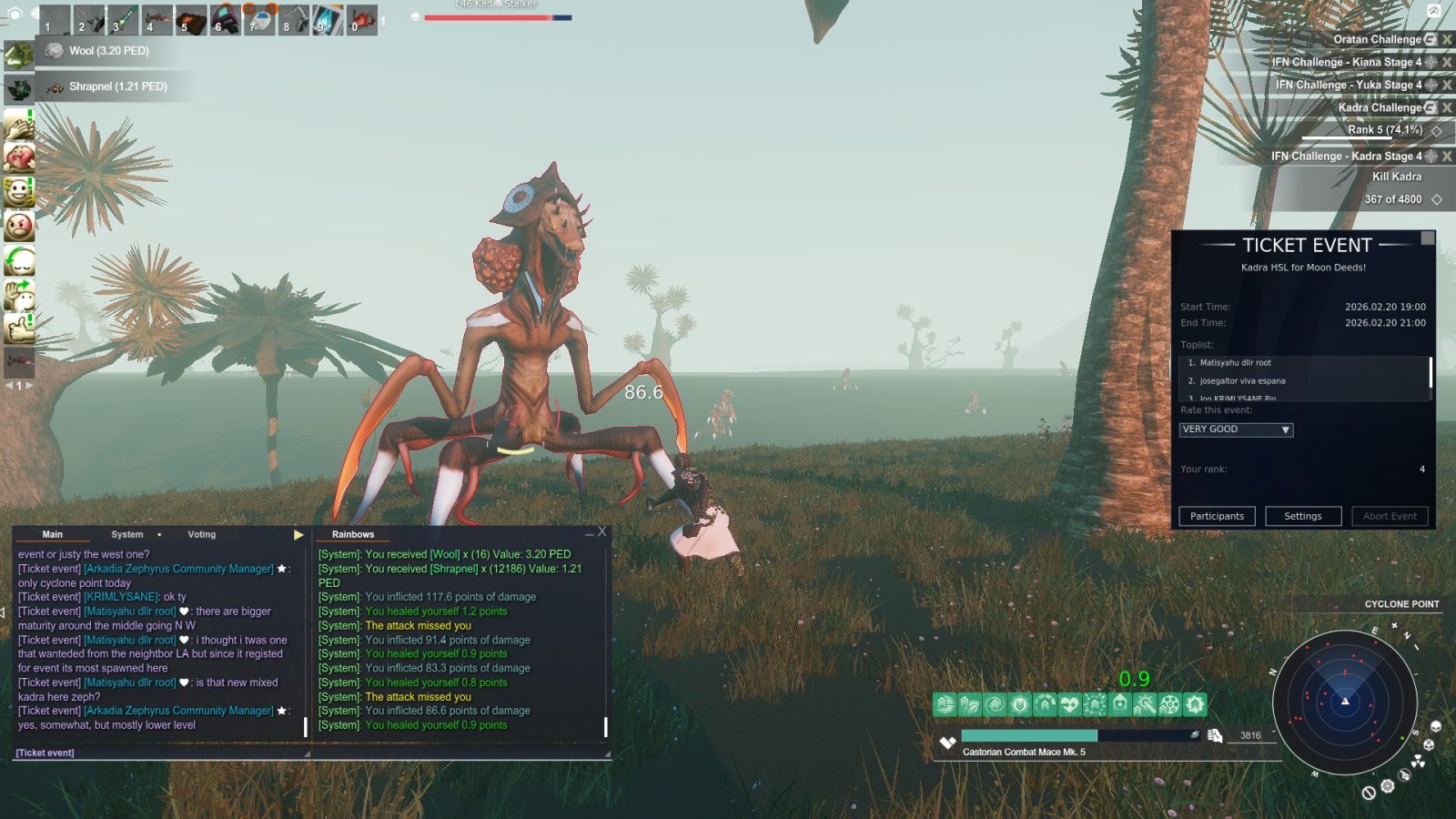Open the VERY GOOD rating dropdown
Screen dimensions: 1456x819
1235,429
